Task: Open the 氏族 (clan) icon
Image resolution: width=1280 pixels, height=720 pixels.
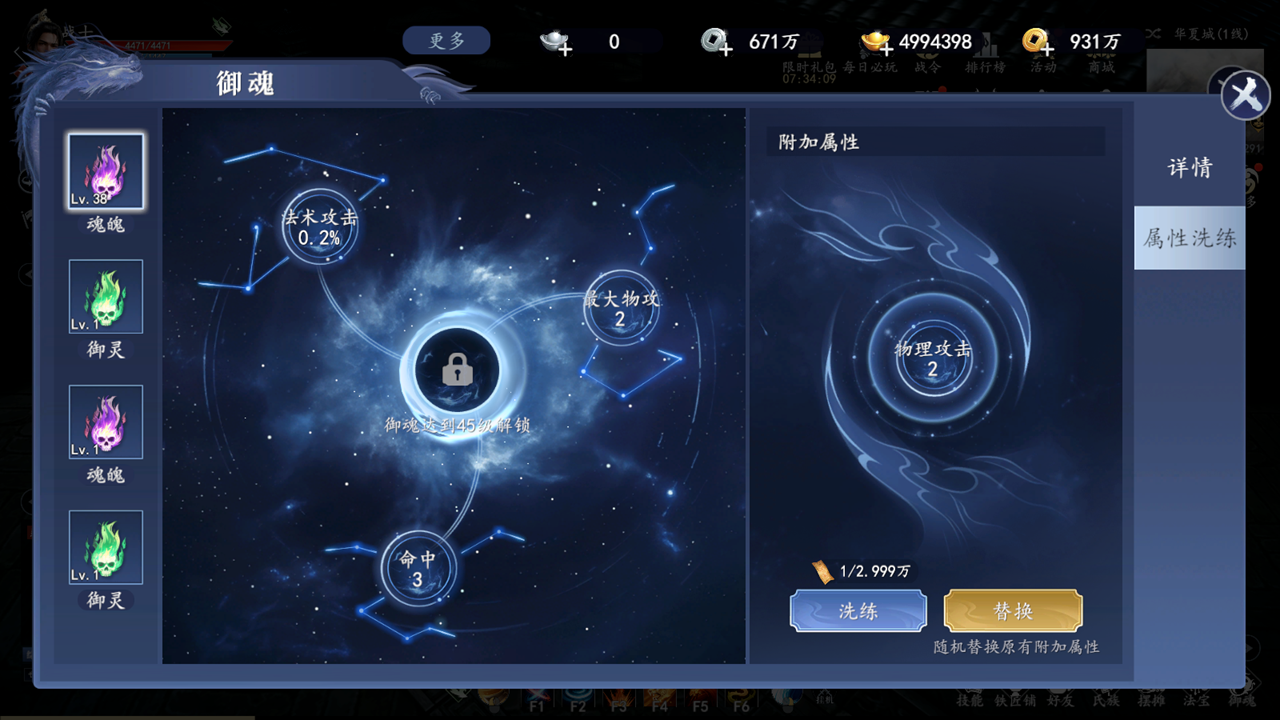Action: (x=1105, y=697)
